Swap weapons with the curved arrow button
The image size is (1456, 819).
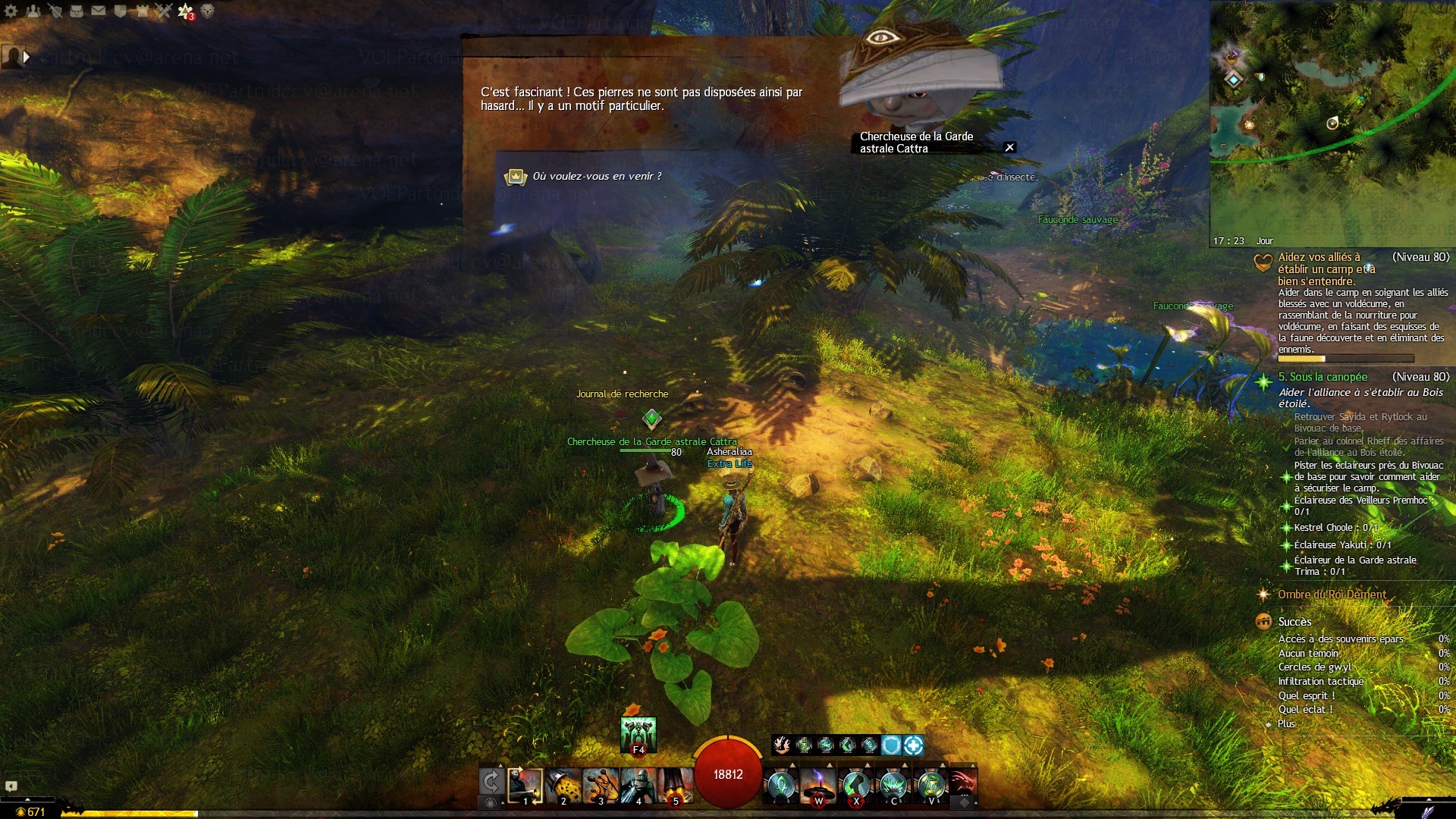[491, 781]
